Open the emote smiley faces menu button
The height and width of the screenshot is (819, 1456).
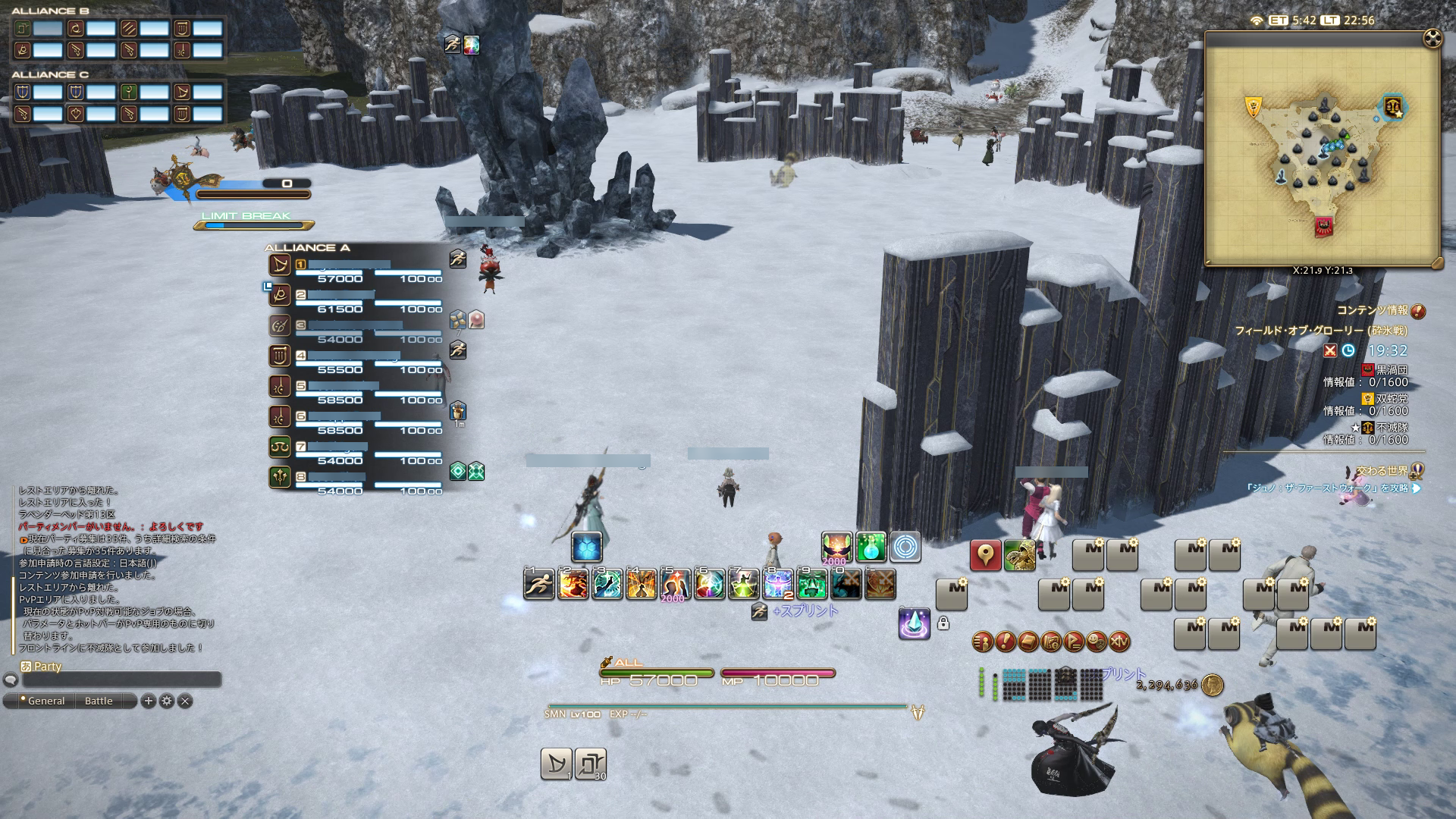point(1097,642)
